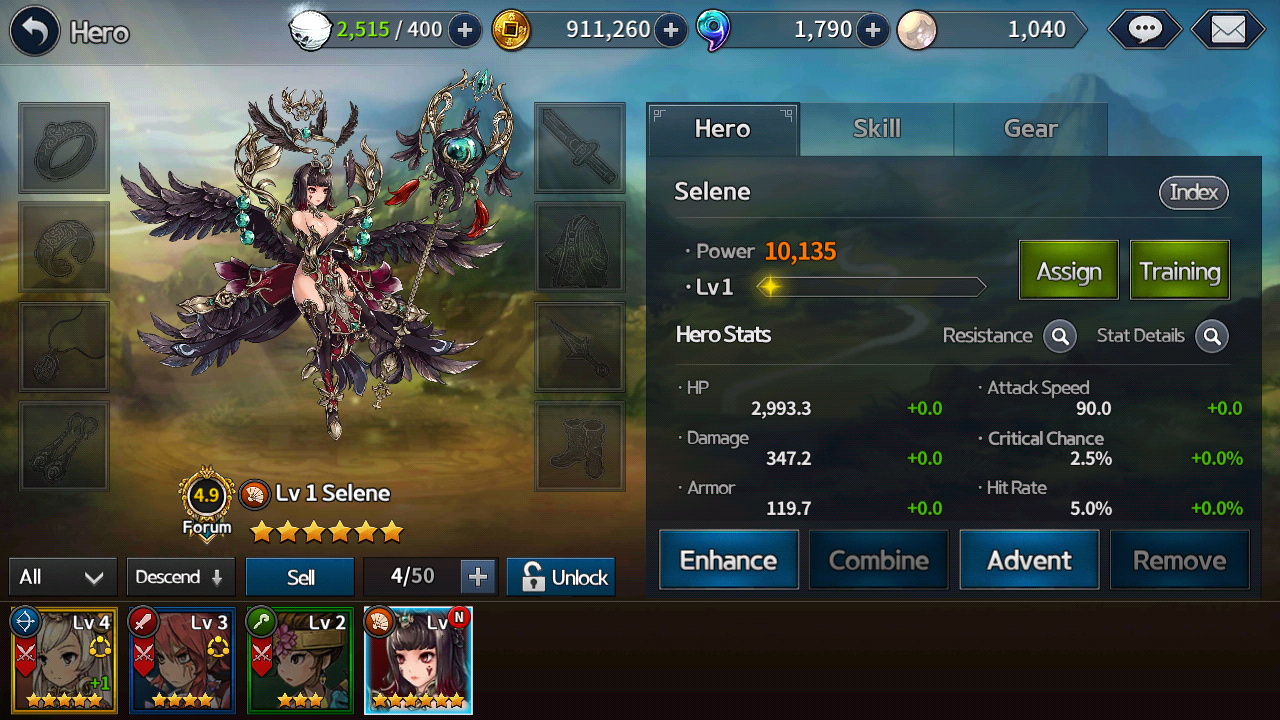Screen dimensions: 1280x720
Task: Open the mail envelope
Action: click(1228, 30)
